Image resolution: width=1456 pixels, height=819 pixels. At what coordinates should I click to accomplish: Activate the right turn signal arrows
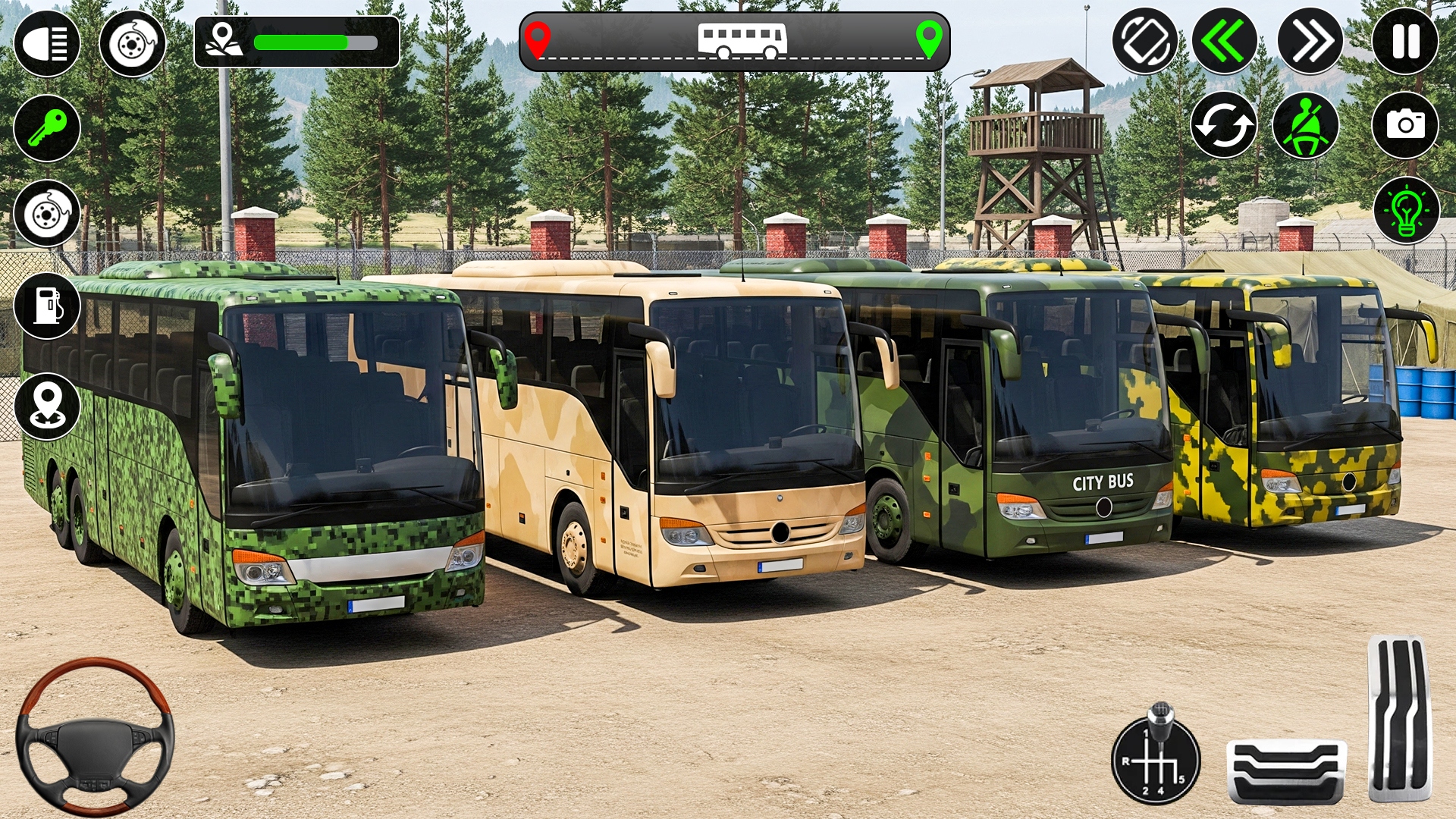click(x=1310, y=41)
